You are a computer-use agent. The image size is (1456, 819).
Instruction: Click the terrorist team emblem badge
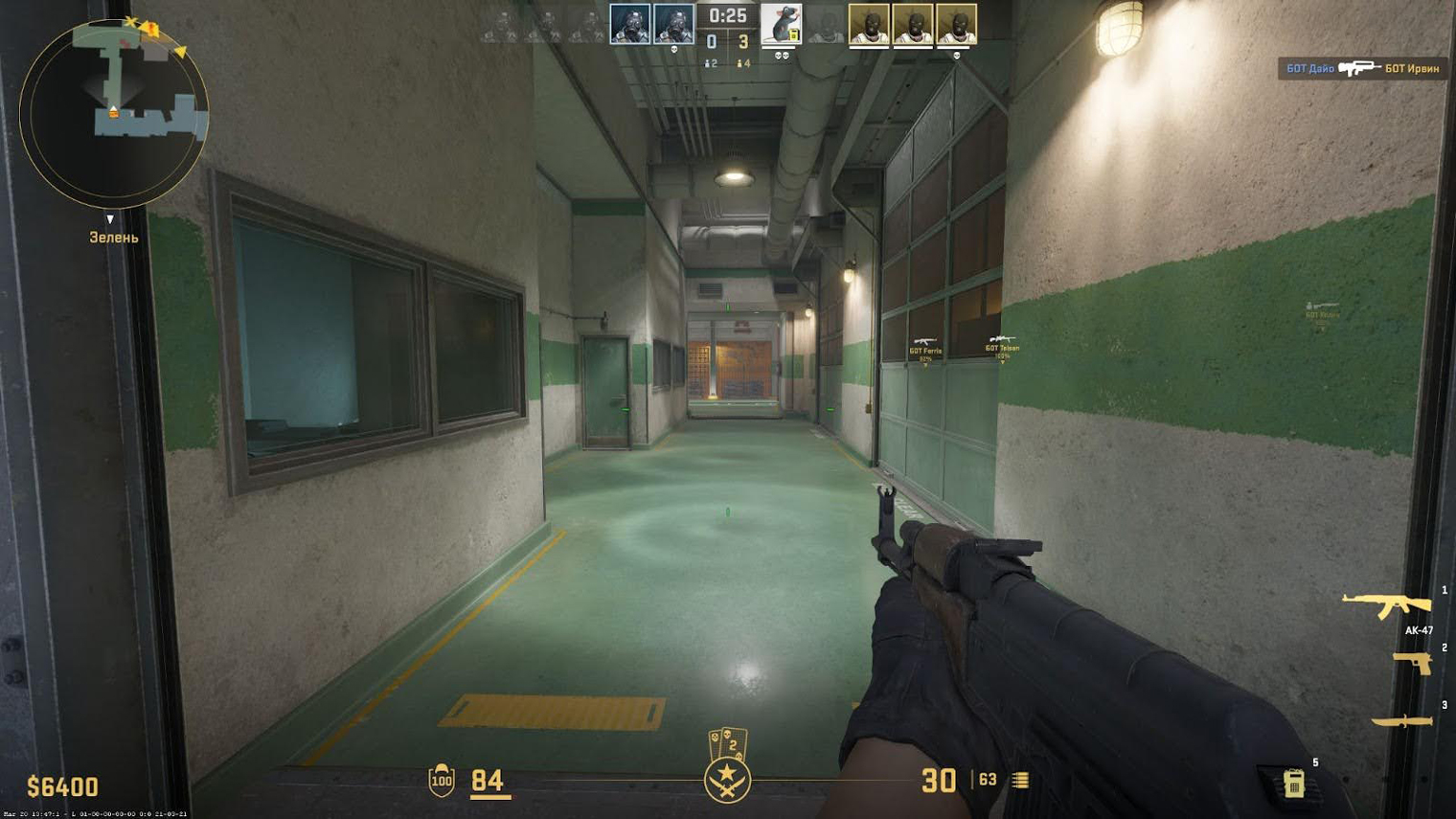pyautogui.click(x=727, y=778)
